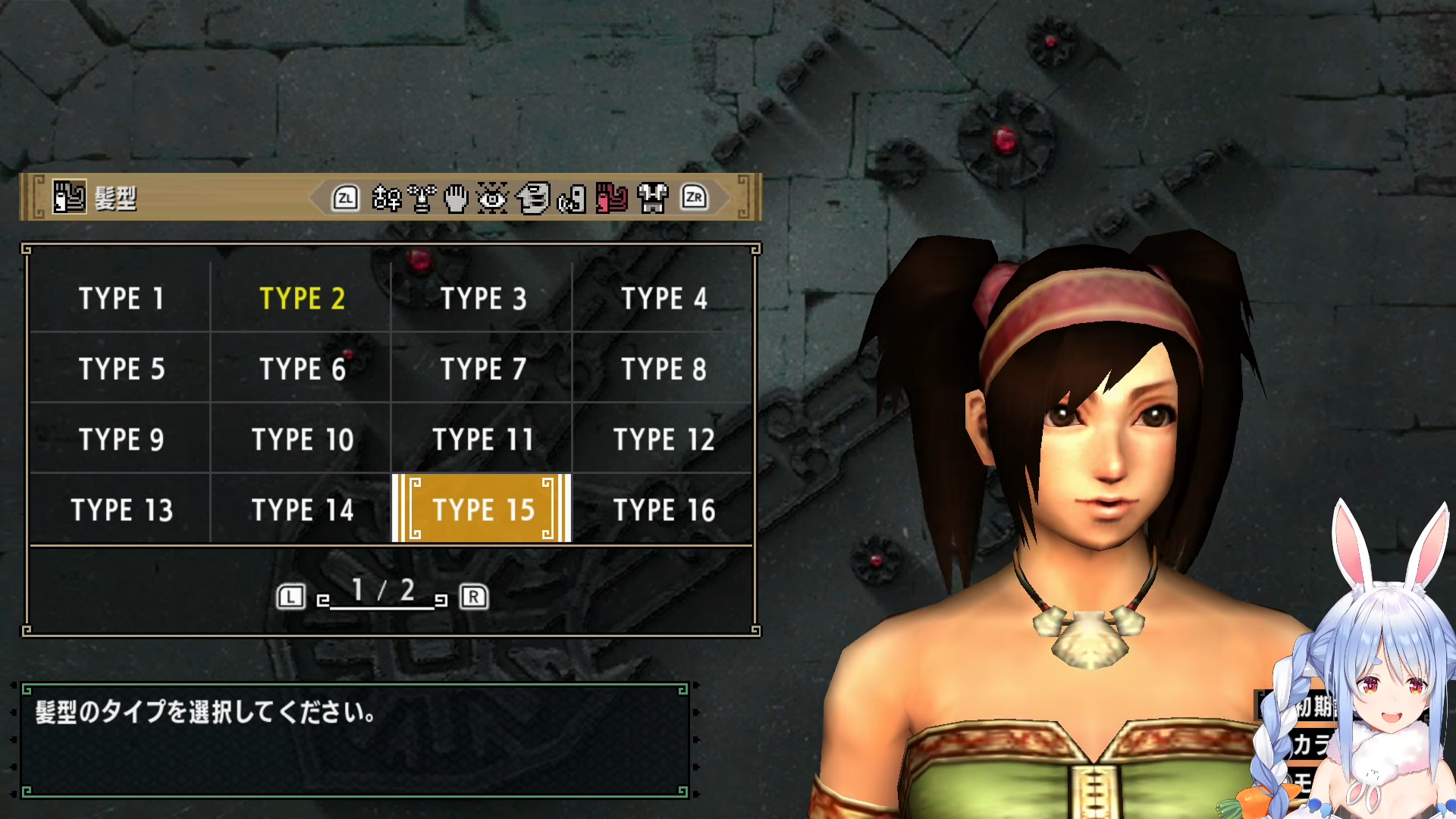
Task: Select the TYPE 4 hair option
Action: 664,298
